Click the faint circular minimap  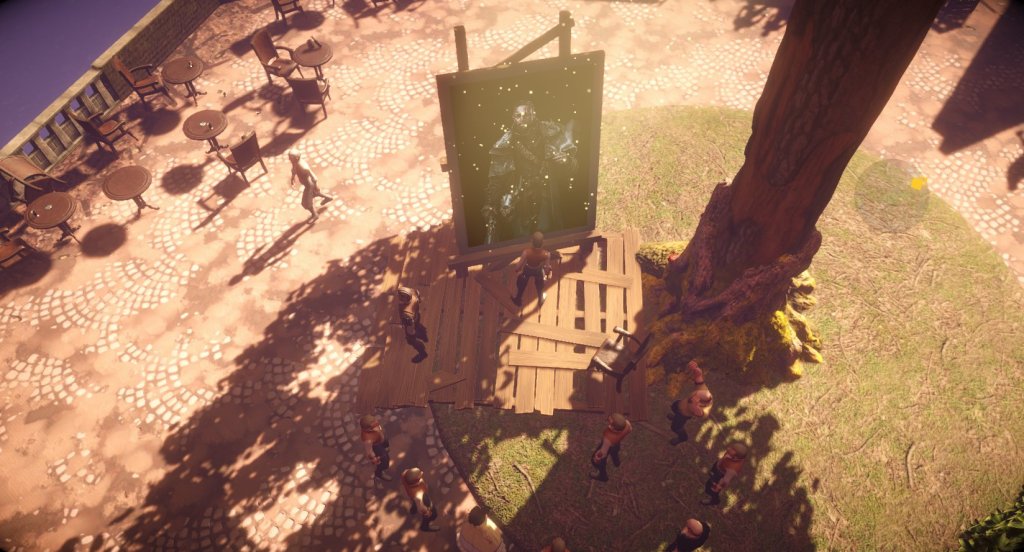pyautogui.click(x=891, y=196)
